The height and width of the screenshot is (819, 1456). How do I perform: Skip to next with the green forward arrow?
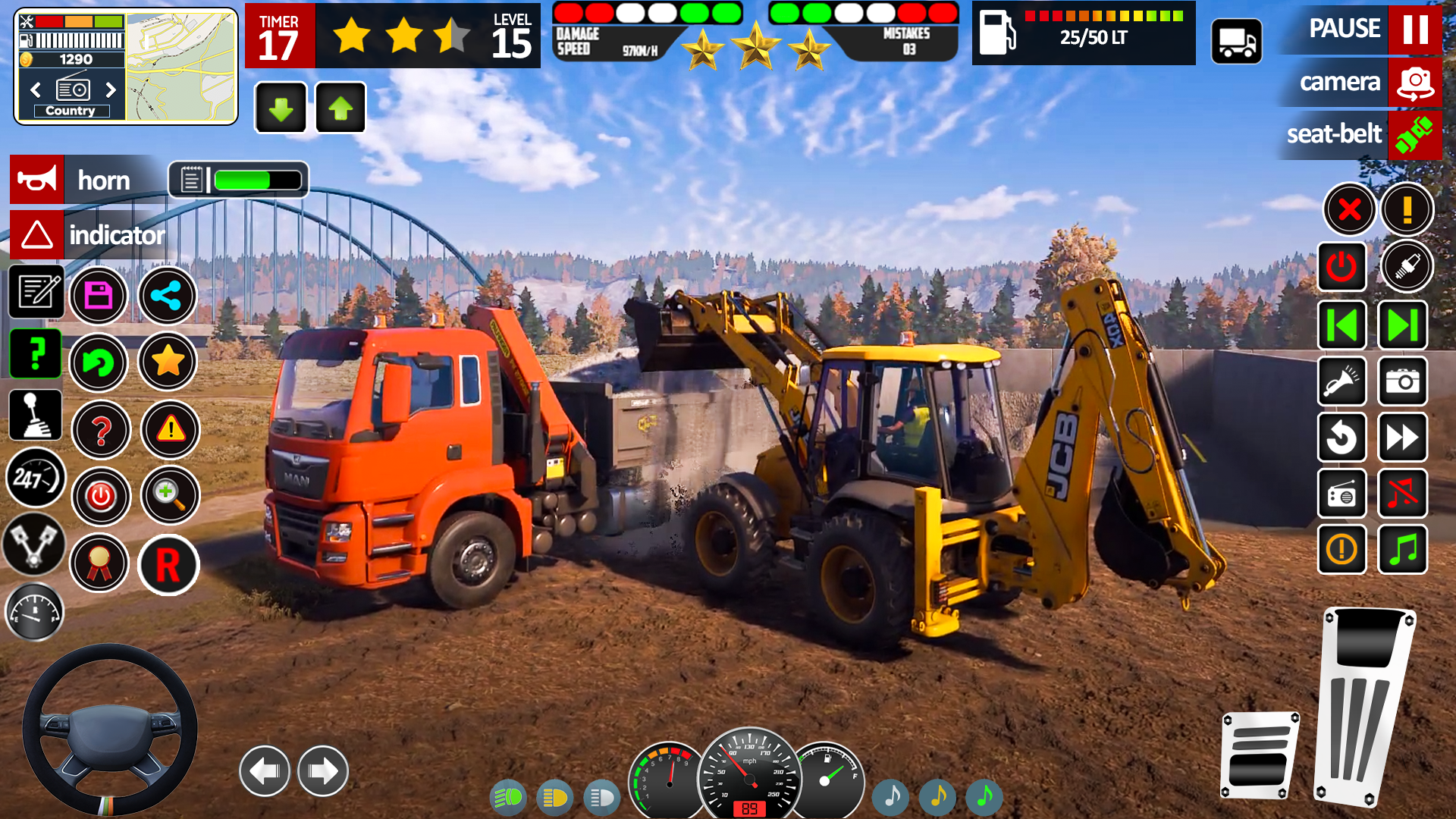tap(1401, 325)
